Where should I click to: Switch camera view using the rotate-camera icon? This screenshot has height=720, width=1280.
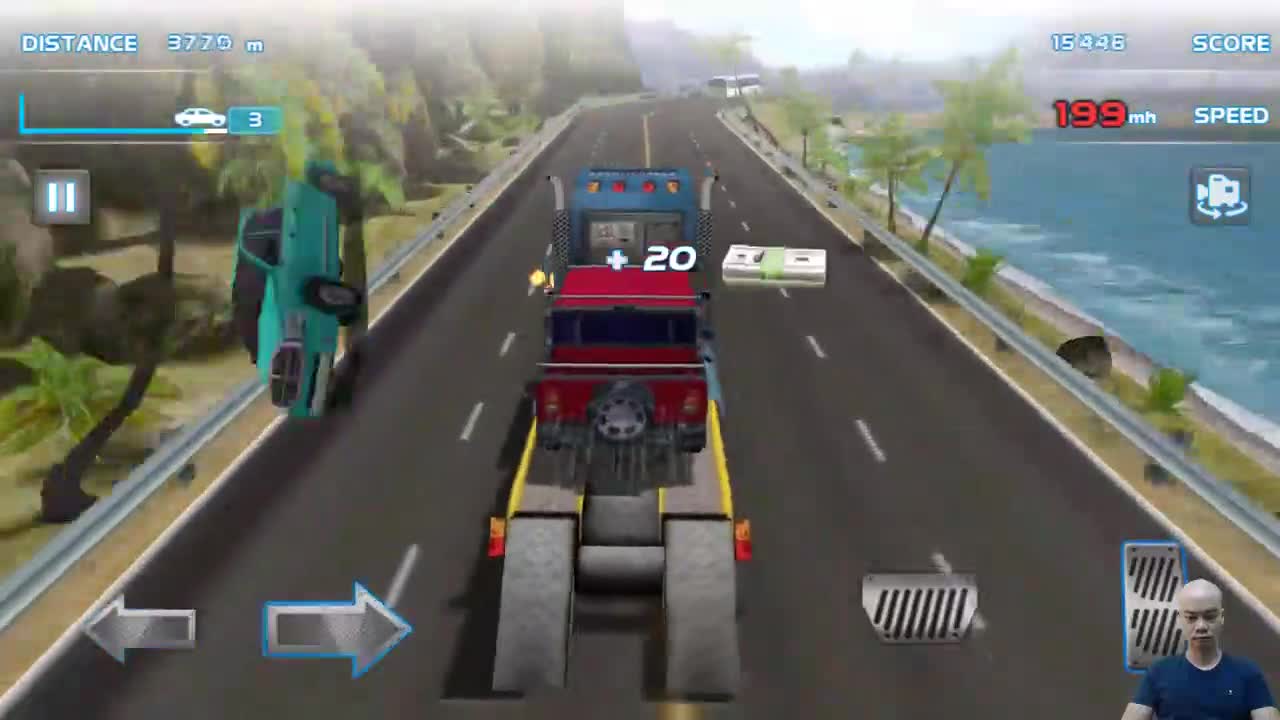[x=1219, y=194]
